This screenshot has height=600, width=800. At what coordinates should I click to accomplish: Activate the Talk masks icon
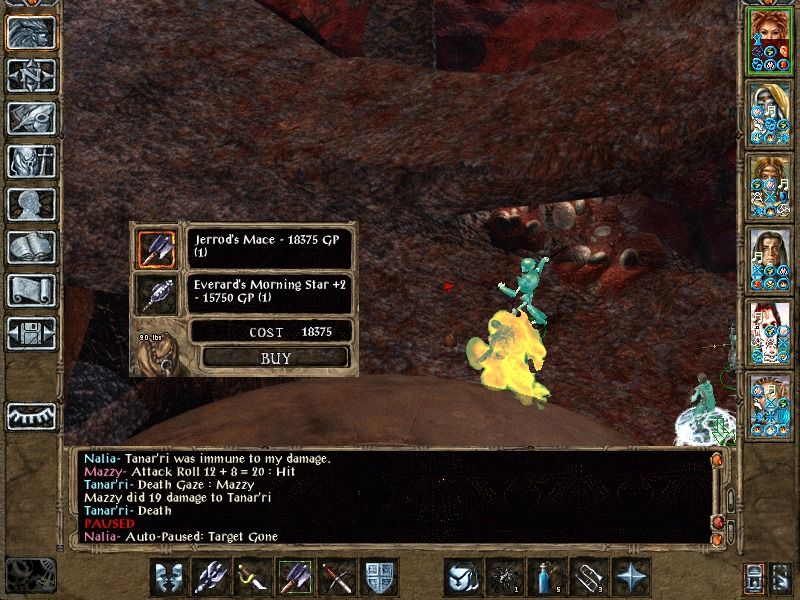pyautogui.click(x=169, y=577)
